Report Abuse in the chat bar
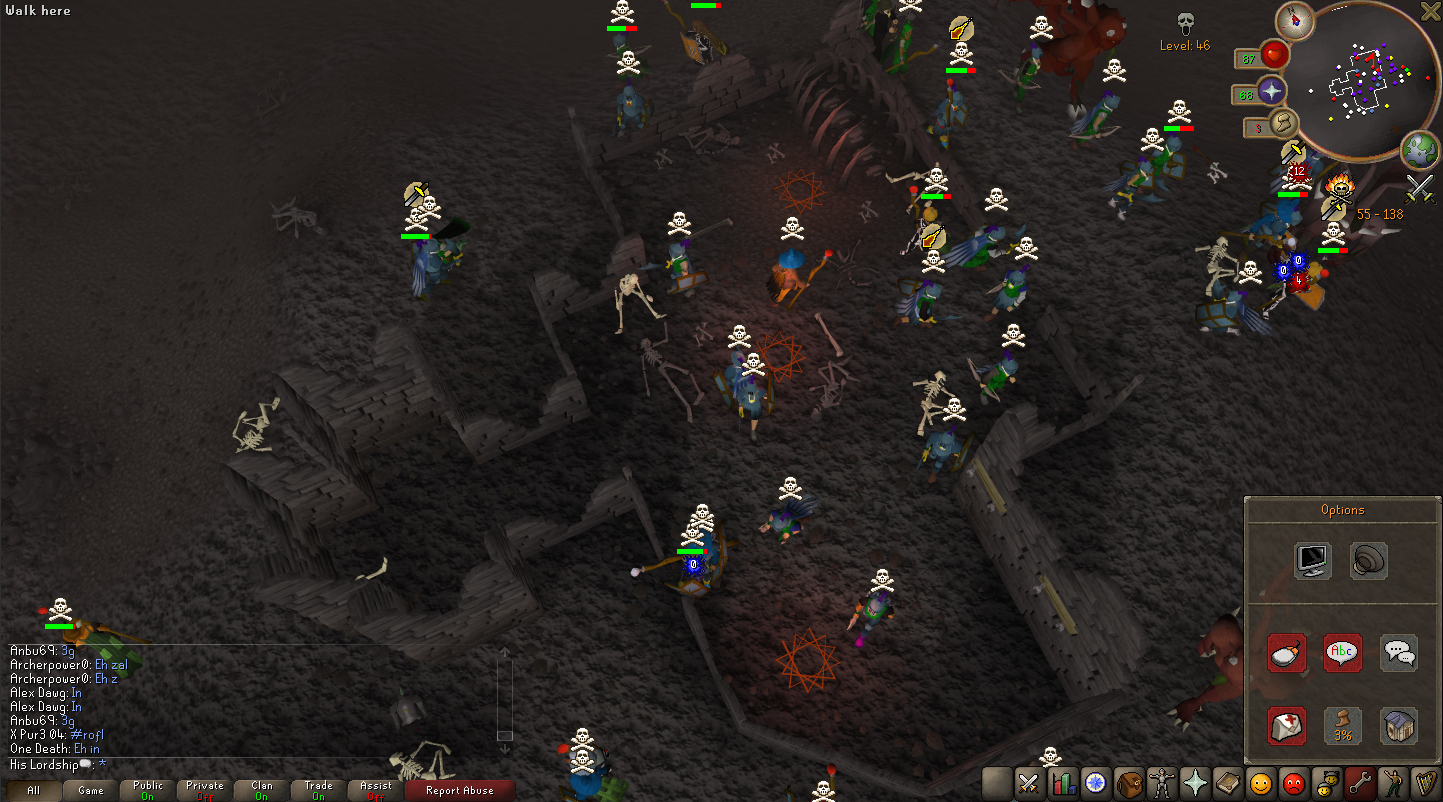This screenshot has height=802, width=1443. 459,790
